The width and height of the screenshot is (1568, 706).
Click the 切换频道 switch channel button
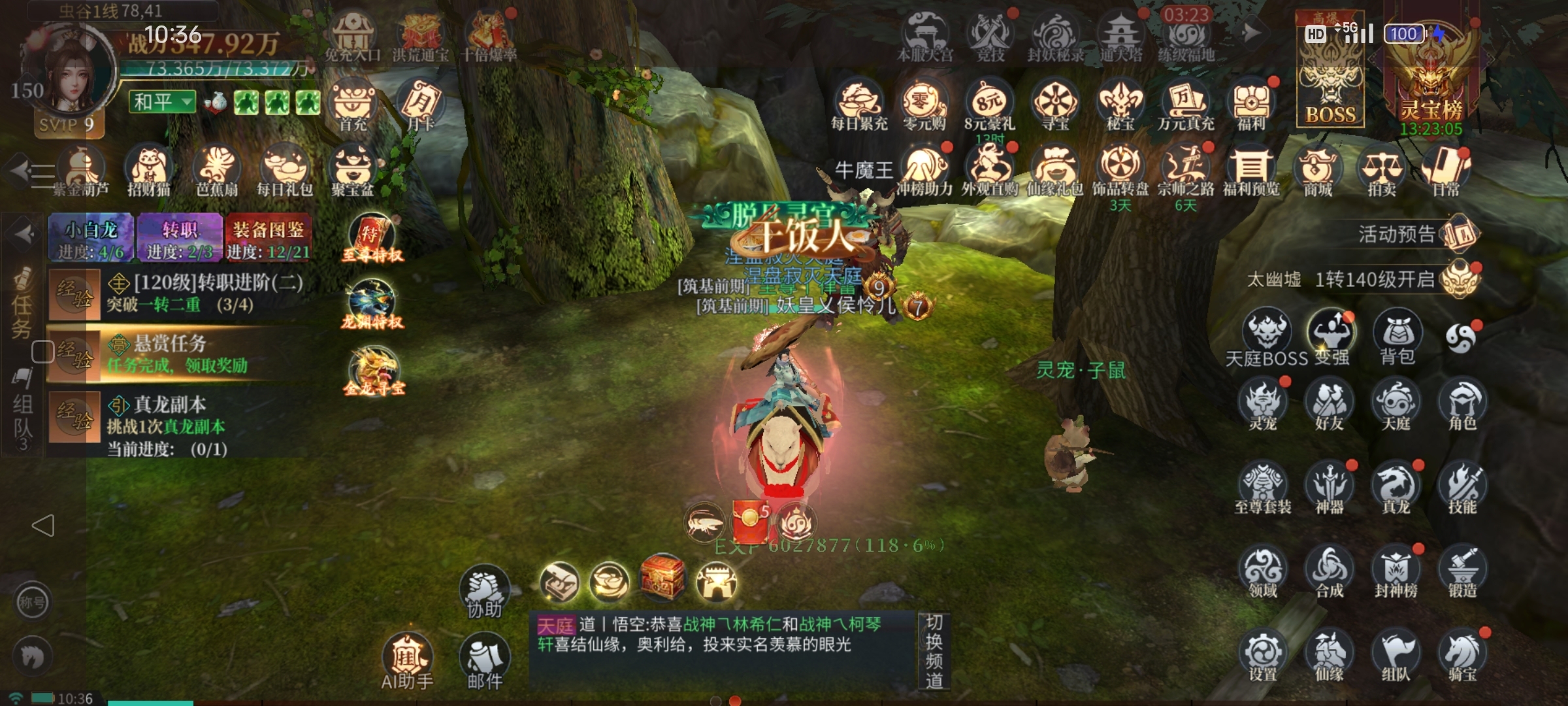[934, 651]
